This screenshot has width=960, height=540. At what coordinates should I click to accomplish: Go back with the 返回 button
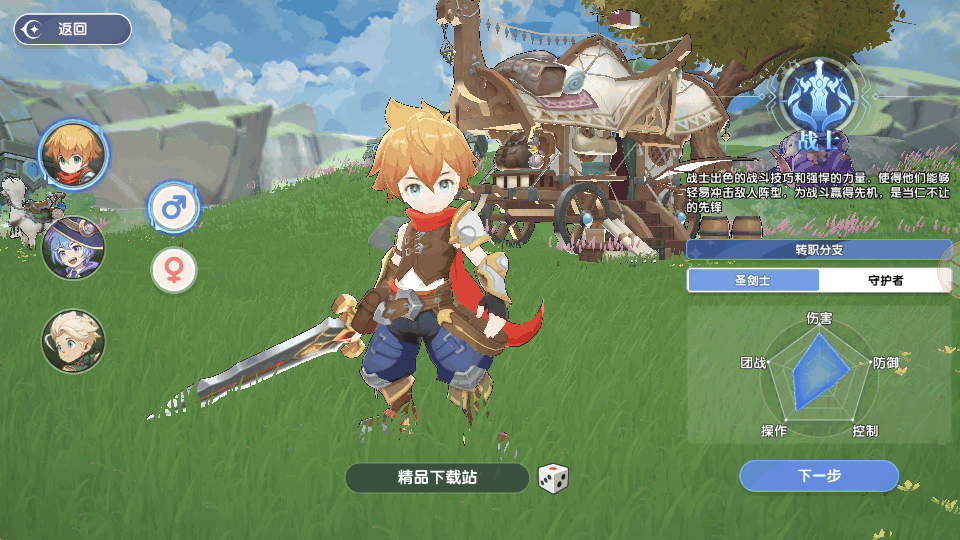click(x=72, y=29)
